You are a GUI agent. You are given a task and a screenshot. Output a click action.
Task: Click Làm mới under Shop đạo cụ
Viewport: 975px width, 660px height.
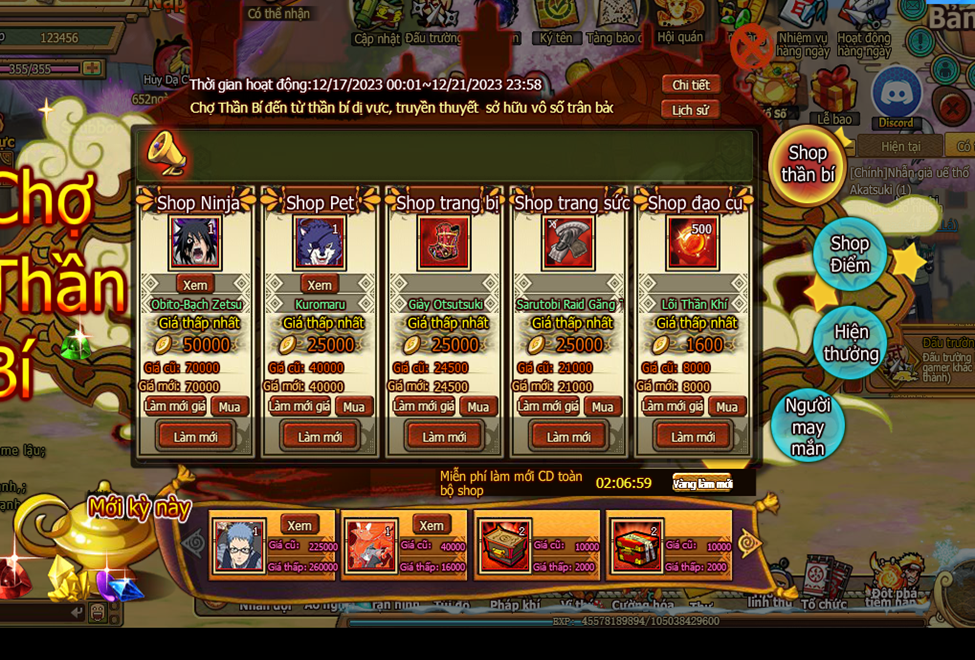coord(692,436)
